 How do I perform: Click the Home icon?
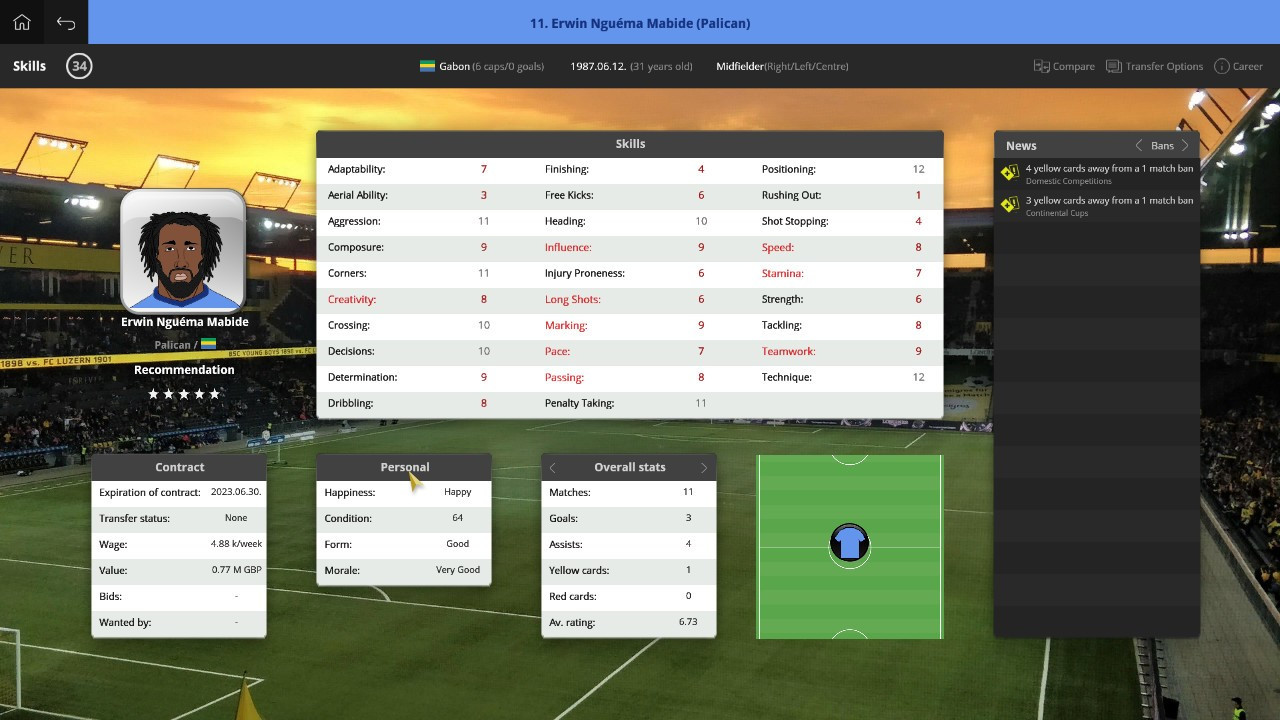pyautogui.click(x=20, y=21)
